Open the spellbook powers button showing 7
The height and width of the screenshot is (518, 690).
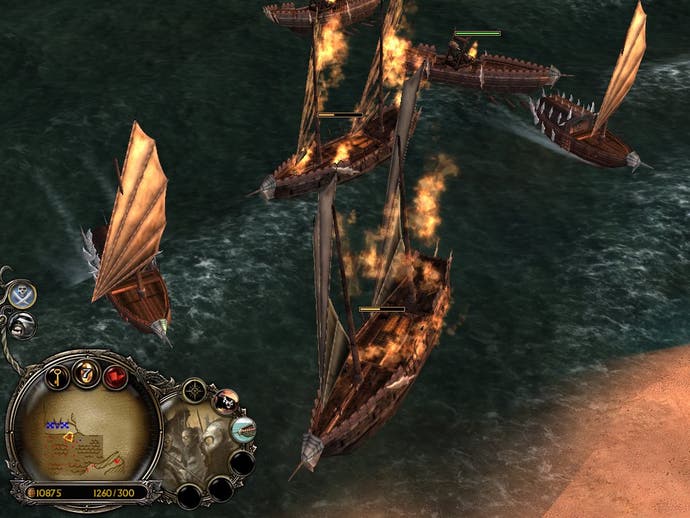pos(86,372)
